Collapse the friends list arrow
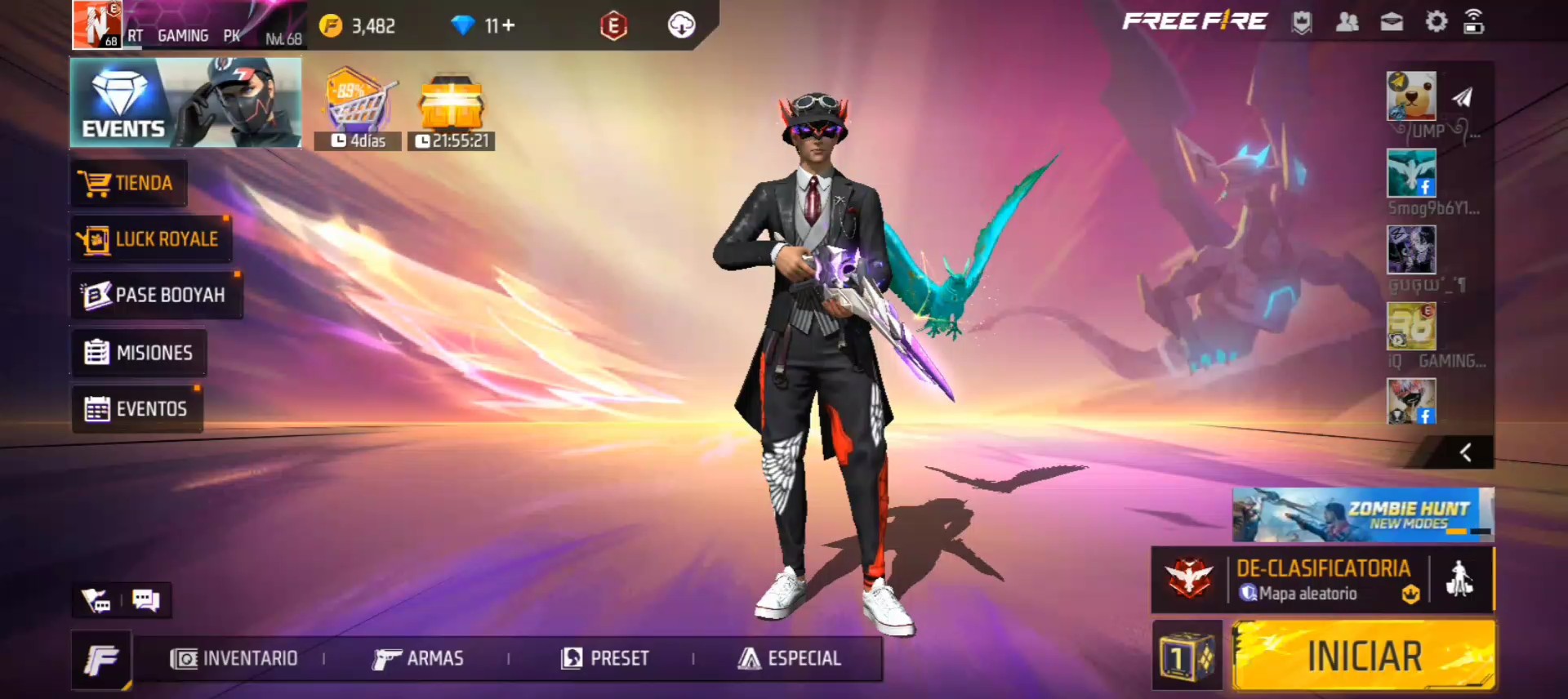Viewport: 1568px width, 699px height. 1466,452
